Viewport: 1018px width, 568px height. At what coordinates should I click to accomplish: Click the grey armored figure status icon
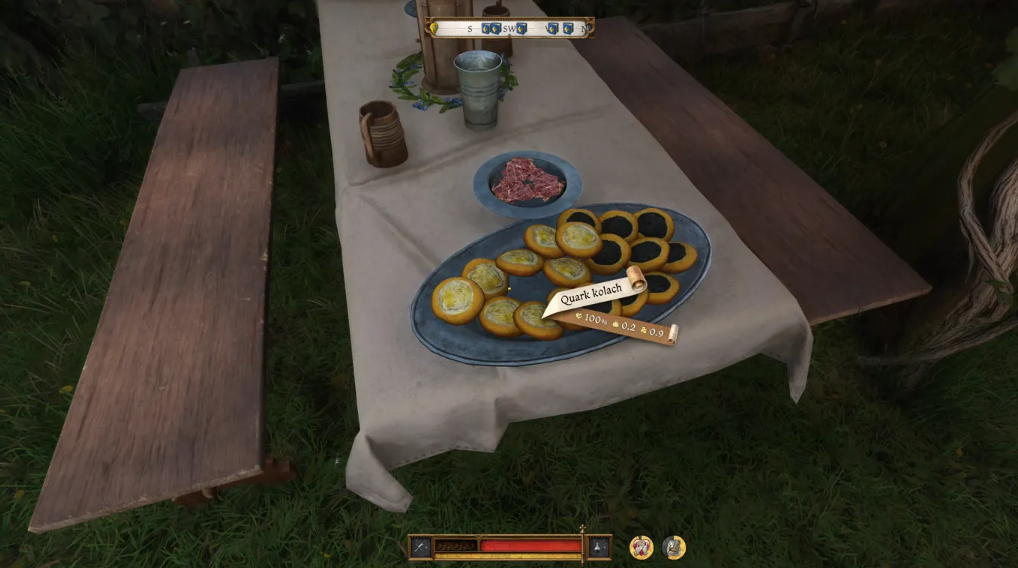tap(674, 547)
